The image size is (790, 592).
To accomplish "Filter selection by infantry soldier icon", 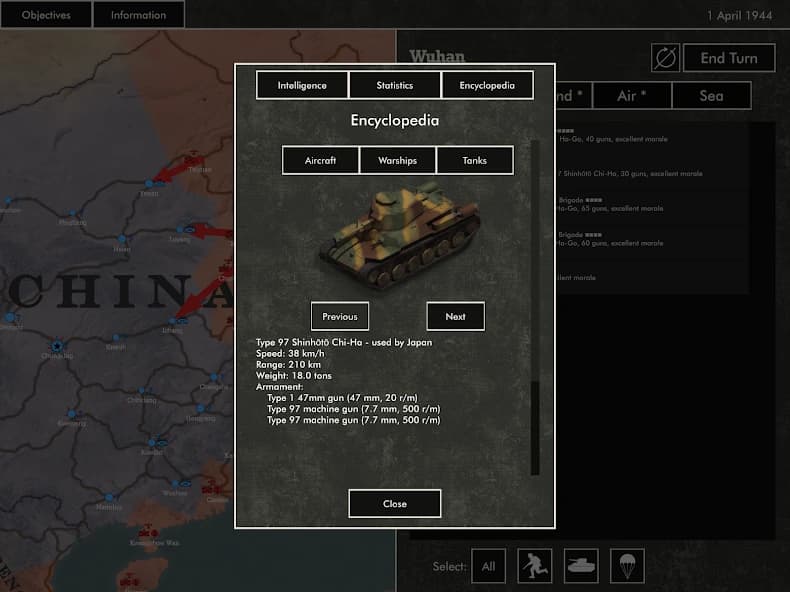I will click(x=535, y=566).
